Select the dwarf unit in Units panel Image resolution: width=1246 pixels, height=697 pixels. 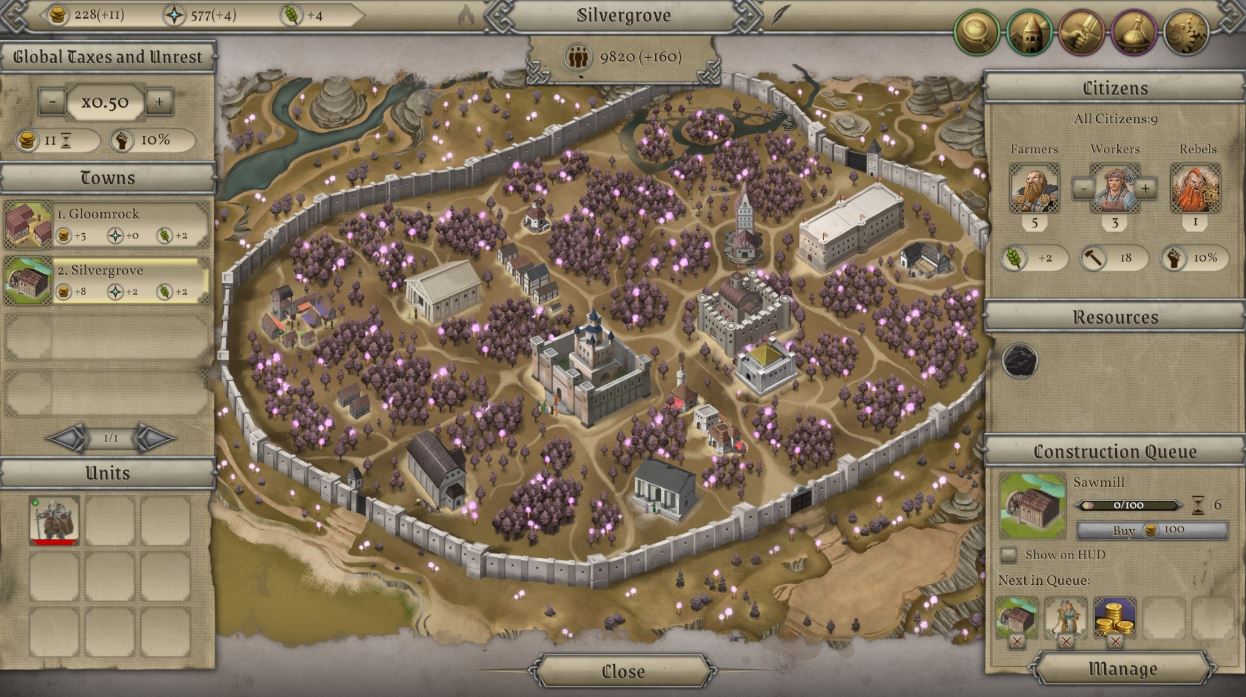pos(54,520)
